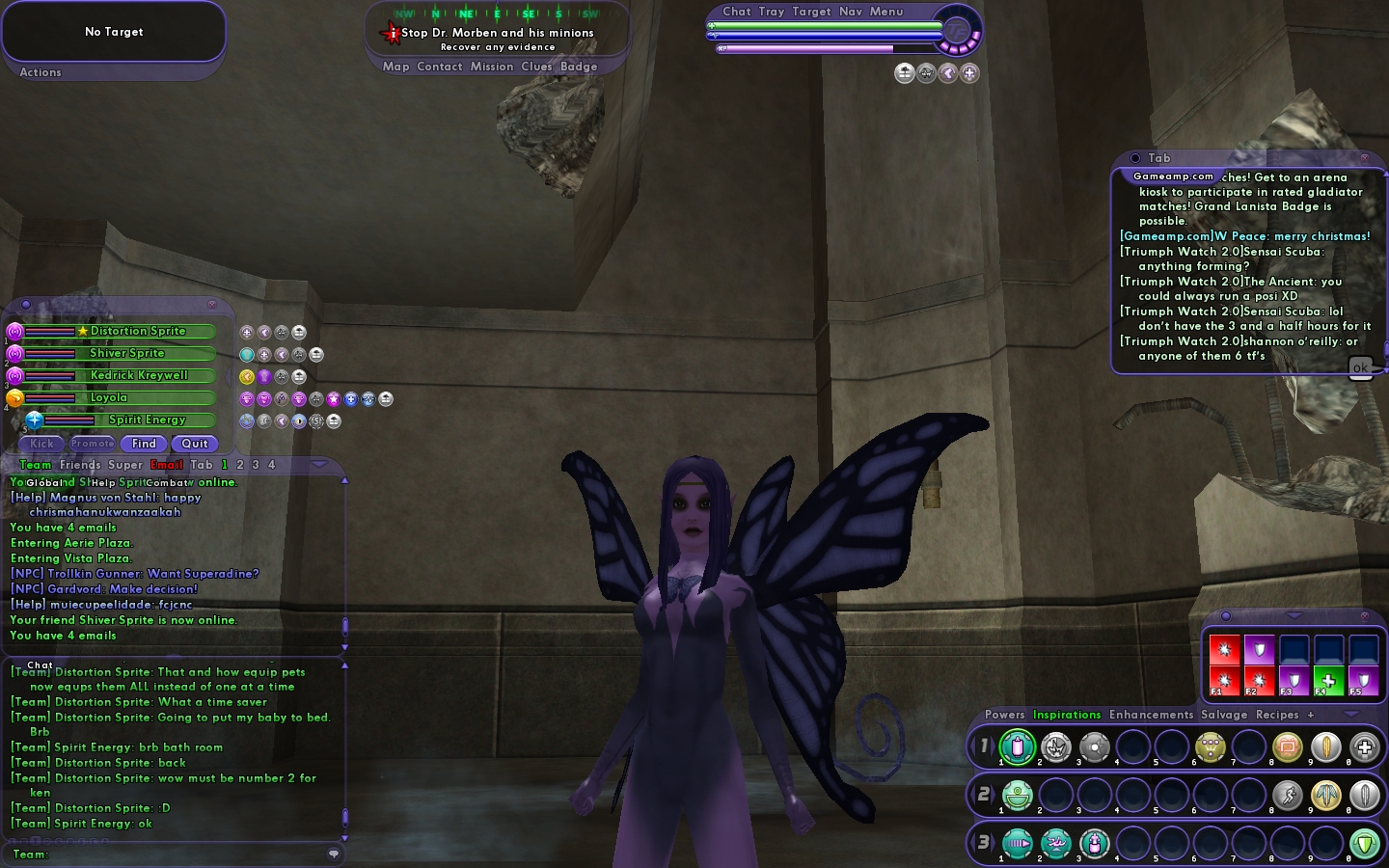The height and width of the screenshot is (868, 1389).
Task: Switch to the Friends chat tab
Action: (x=80, y=465)
